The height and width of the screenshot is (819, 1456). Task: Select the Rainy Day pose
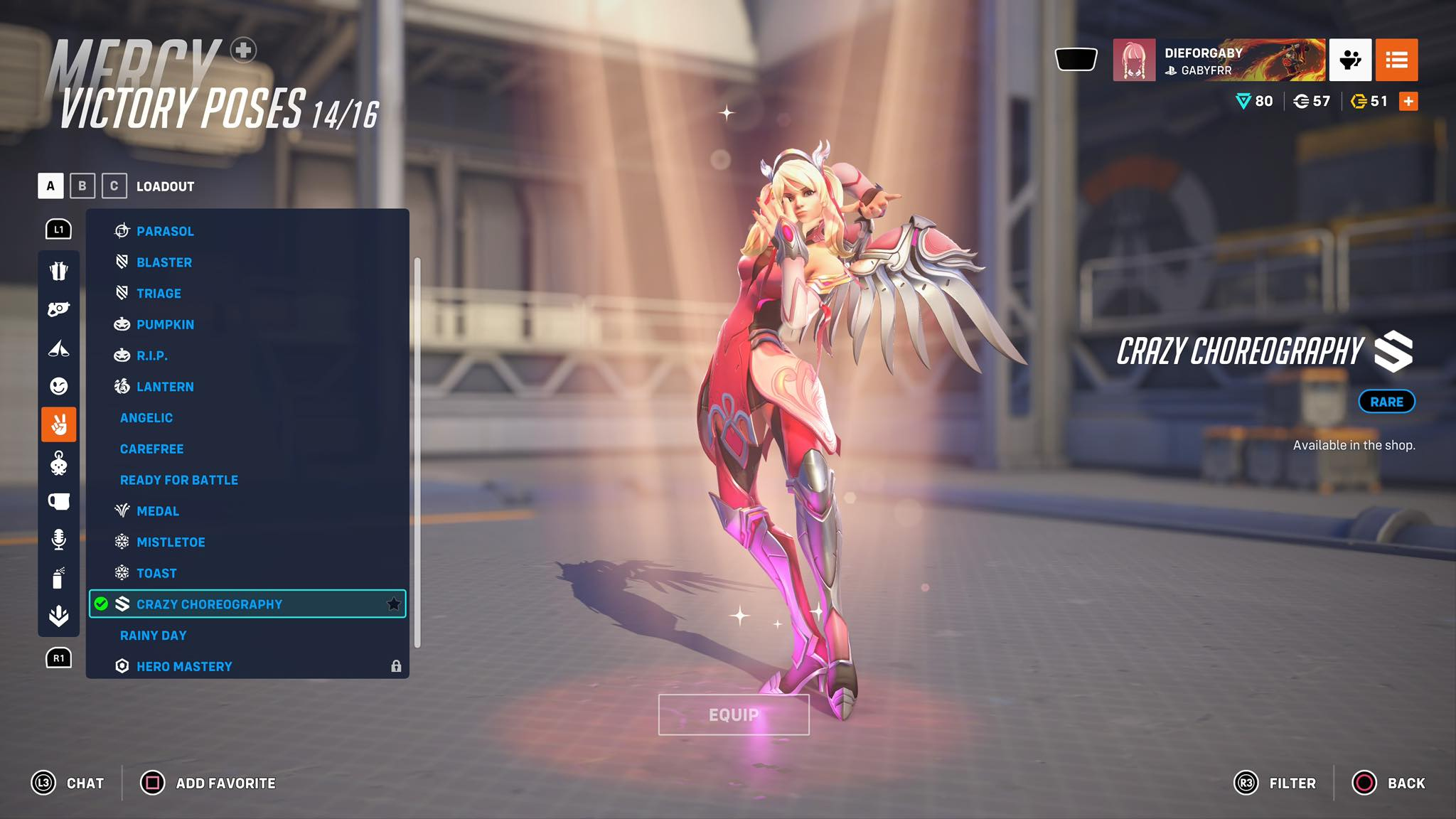pyautogui.click(x=154, y=636)
